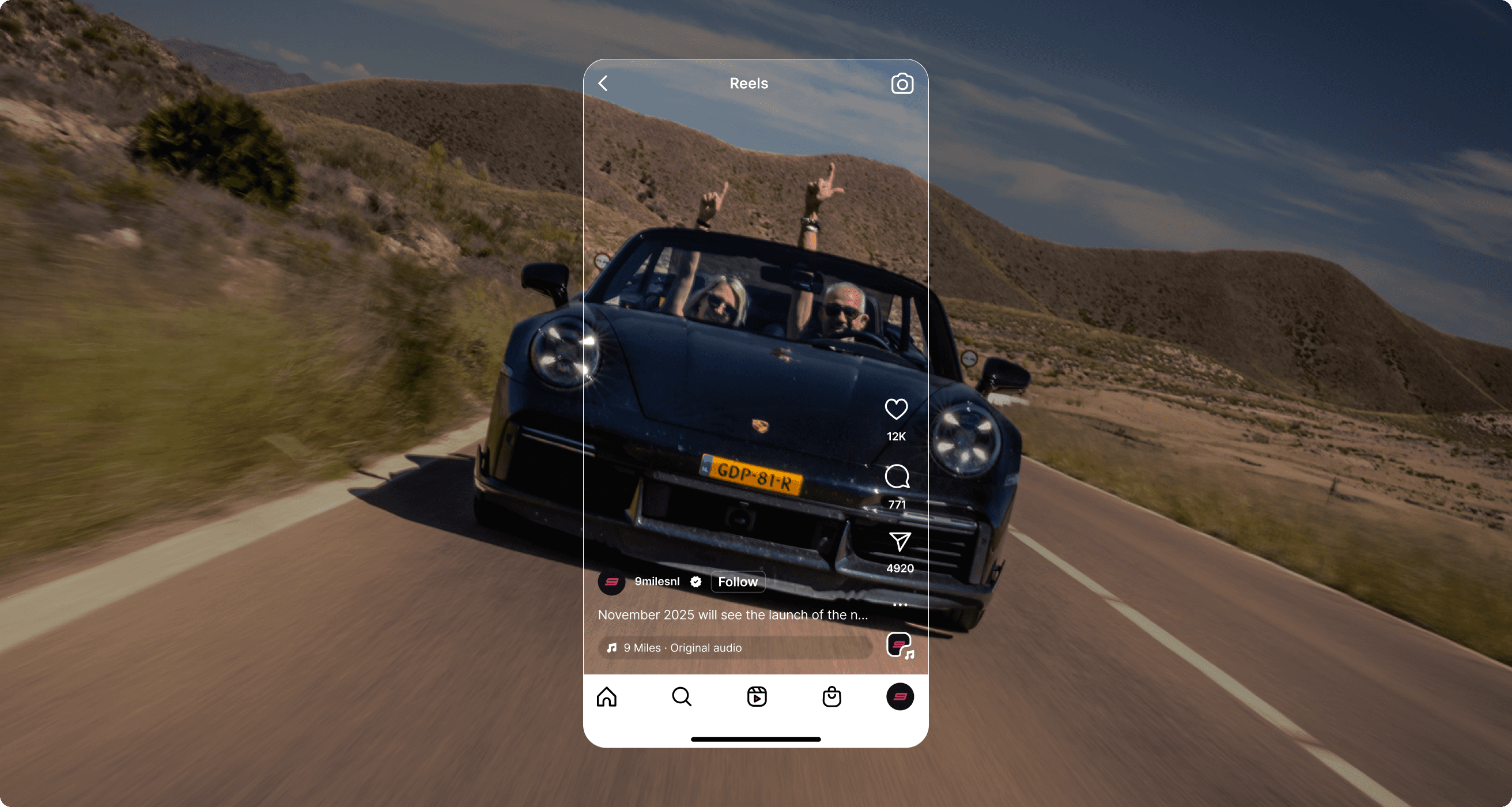
Task: Switch to the Shop bag tab
Action: tap(831, 697)
